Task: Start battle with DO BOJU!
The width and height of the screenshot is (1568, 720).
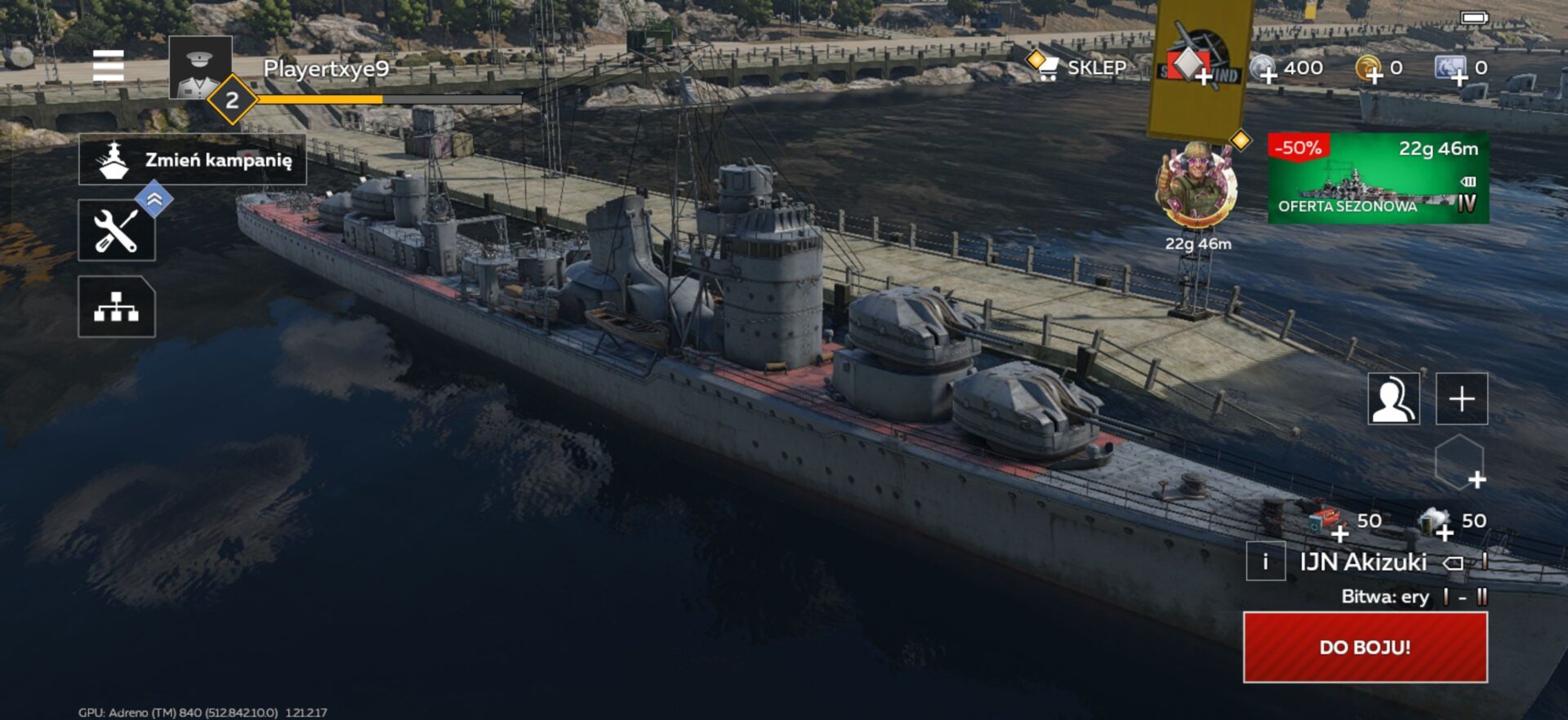Action: (x=1365, y=647)
